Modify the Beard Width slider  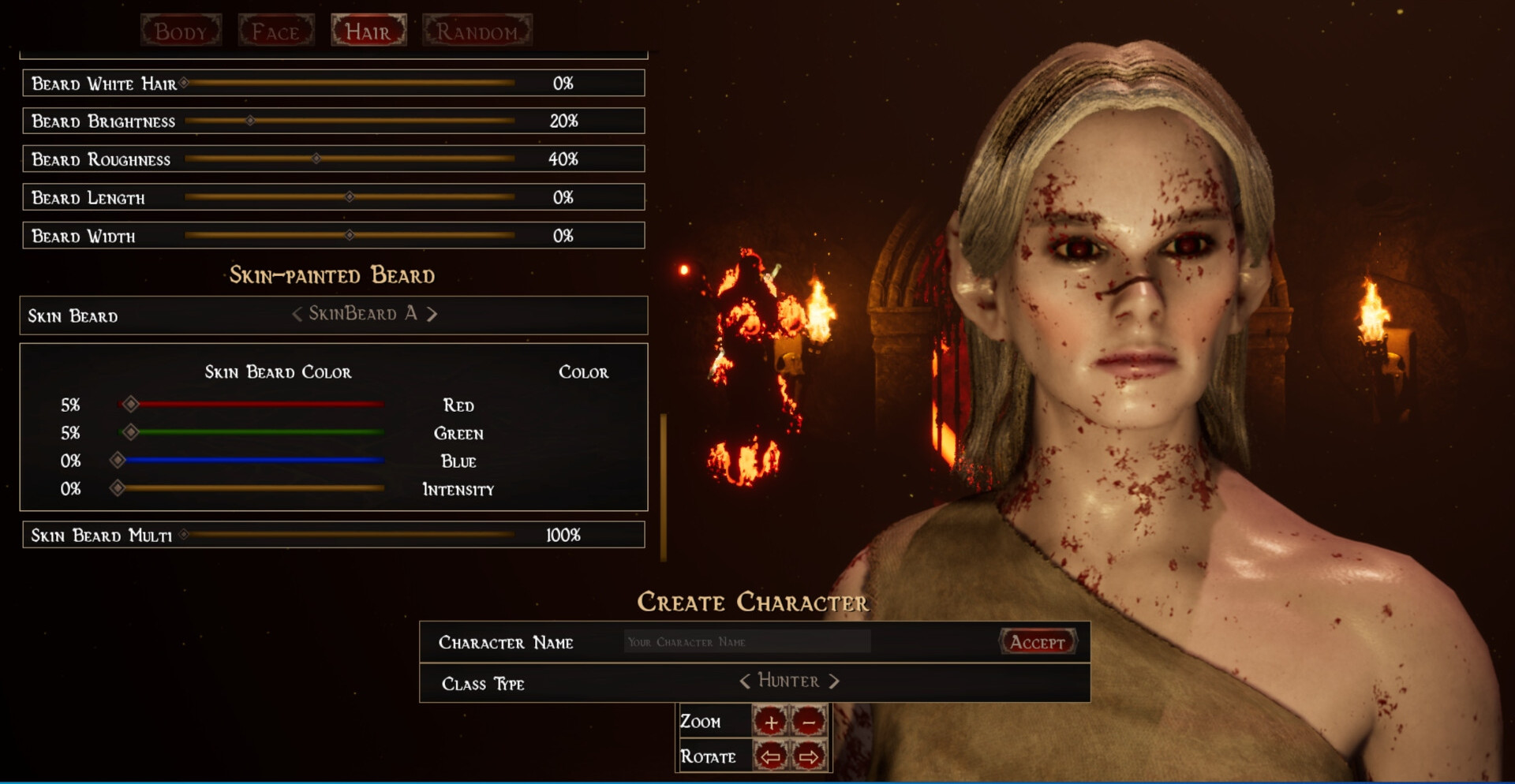point(349,236)
